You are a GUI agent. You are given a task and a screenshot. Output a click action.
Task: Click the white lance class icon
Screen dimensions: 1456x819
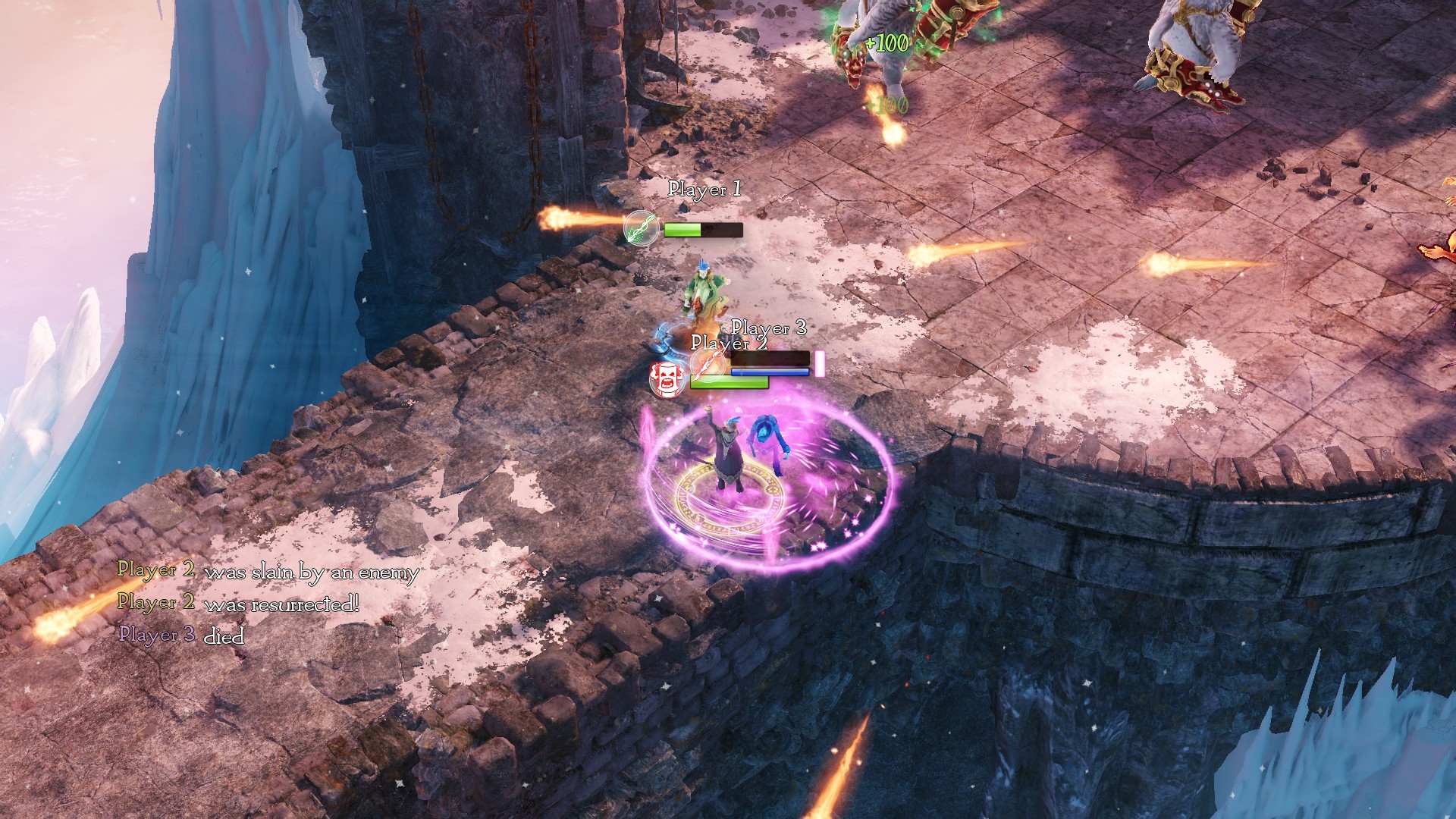click(708, 366)
